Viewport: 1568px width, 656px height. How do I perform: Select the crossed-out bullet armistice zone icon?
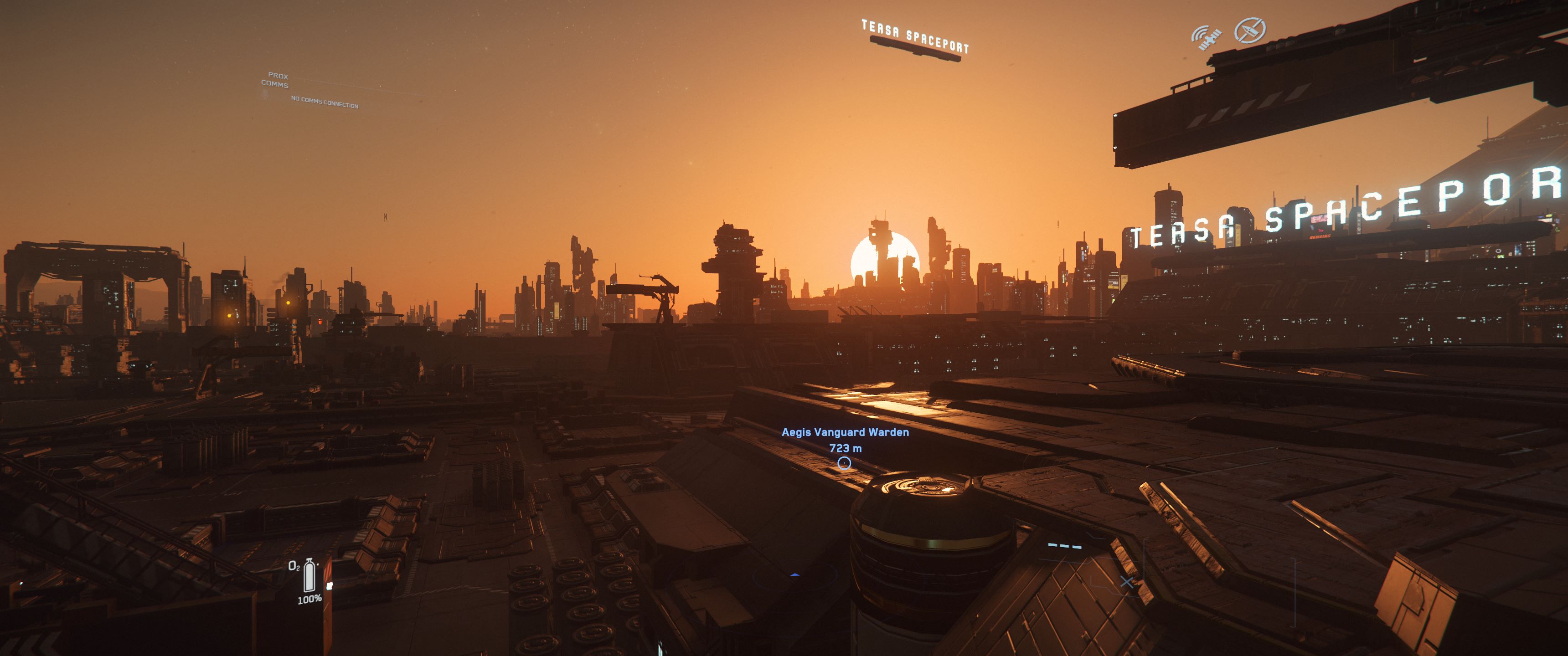pos(1250,31)
